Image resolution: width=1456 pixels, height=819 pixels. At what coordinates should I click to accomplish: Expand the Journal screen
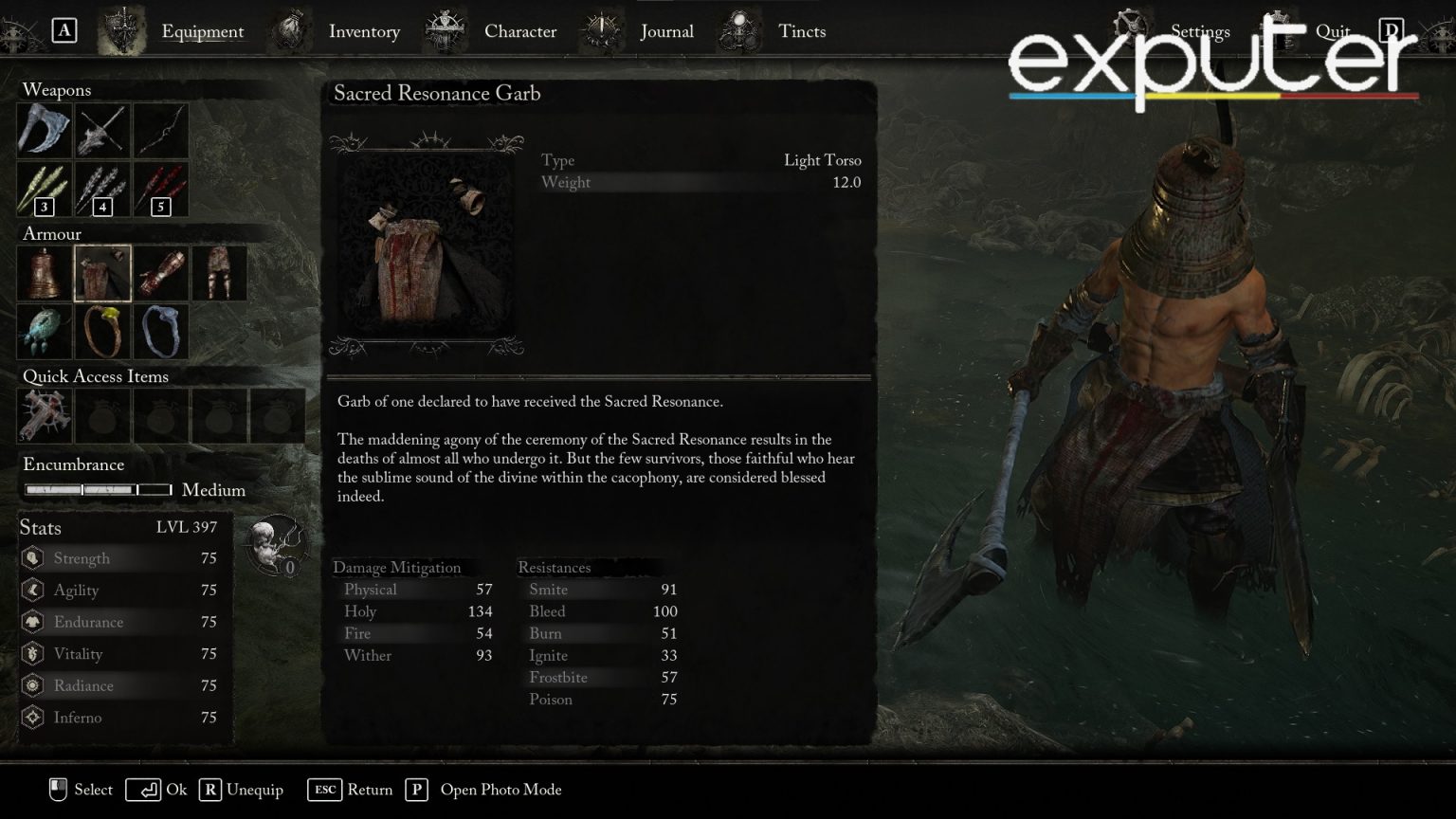pyautogui.click(x=667, y=31)
